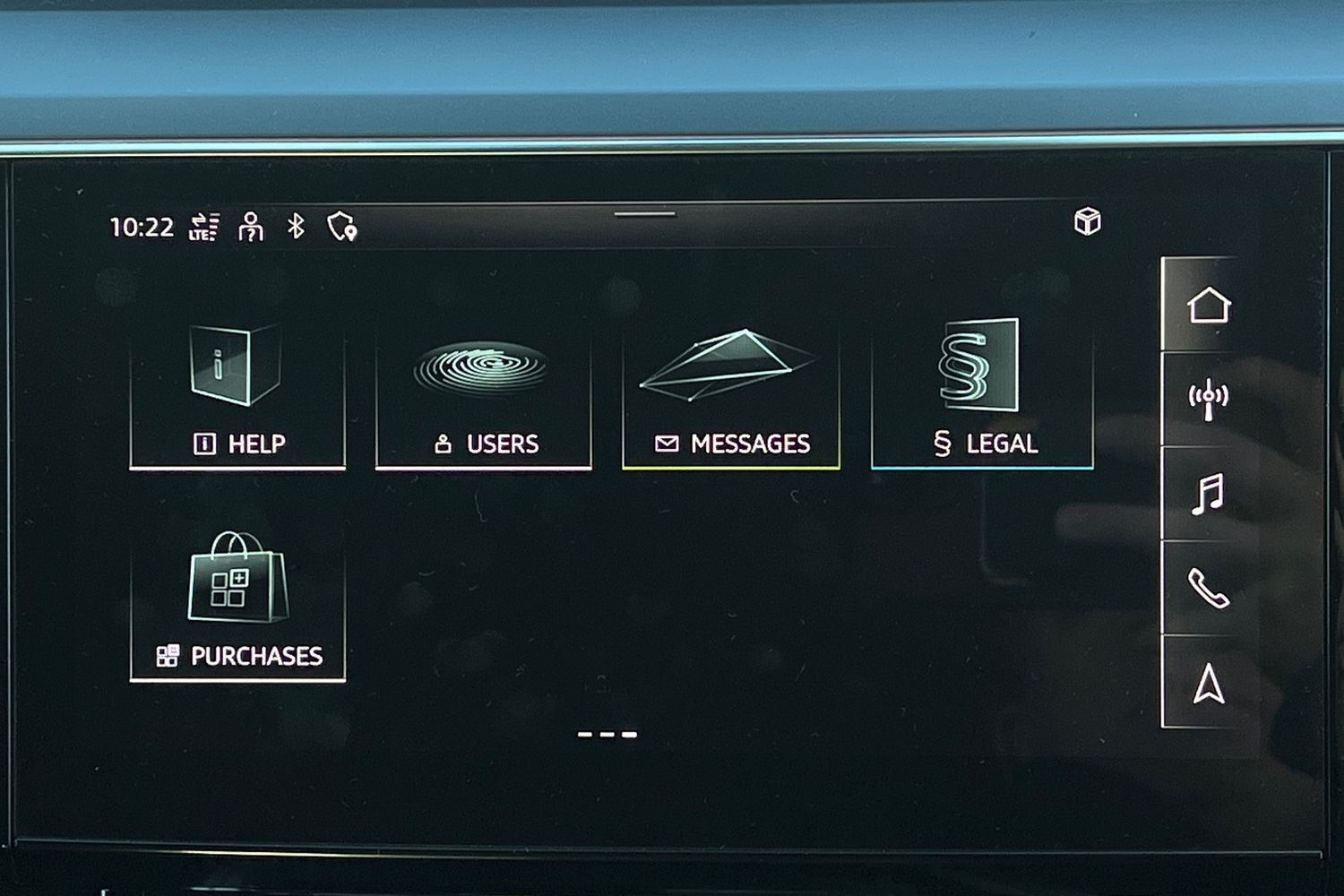Open music via the note icon
The height and width of the screenshot is (896, 1344).
[x=1210, y=491]
